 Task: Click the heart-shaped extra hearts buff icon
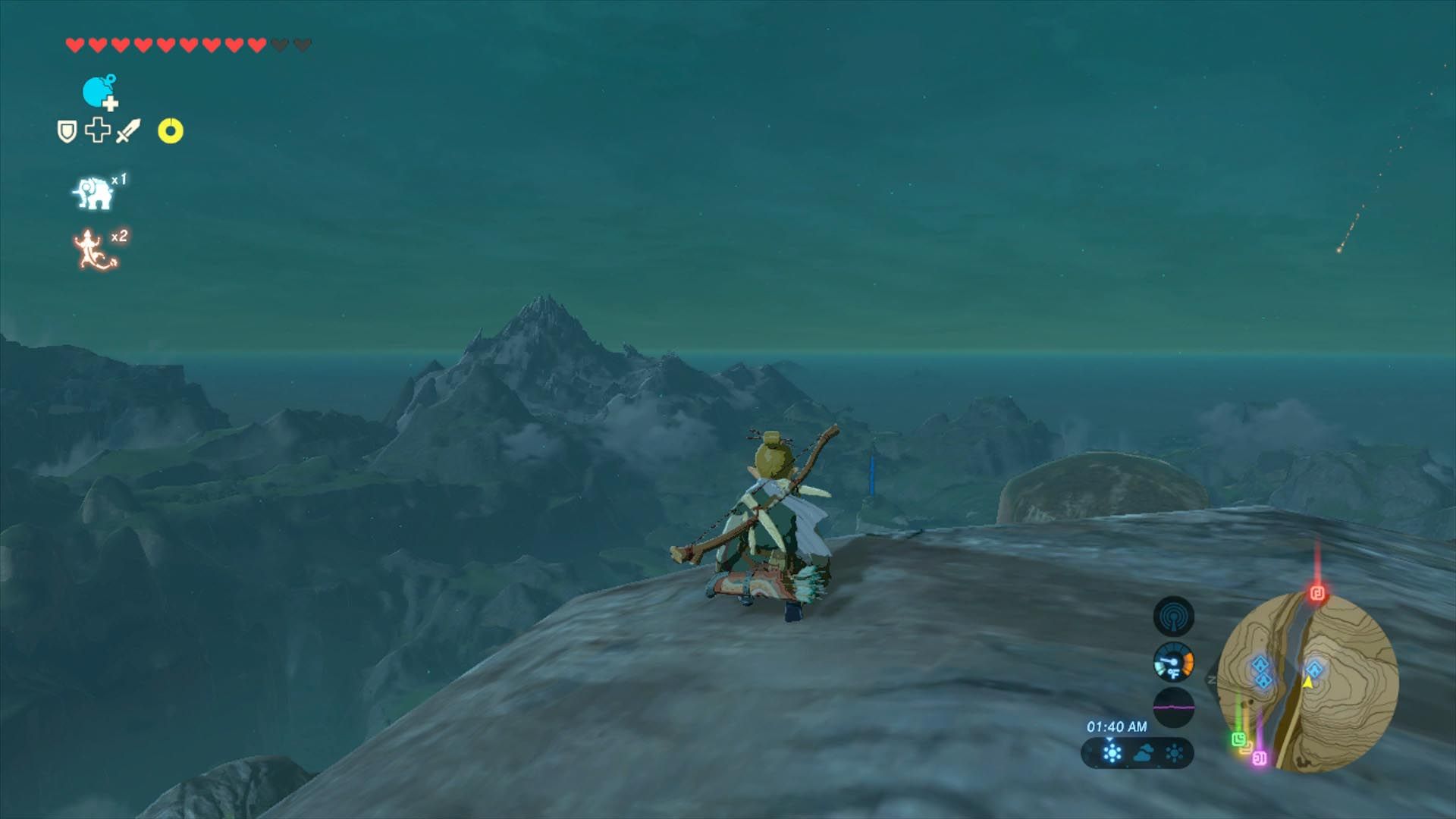[96, 130]
